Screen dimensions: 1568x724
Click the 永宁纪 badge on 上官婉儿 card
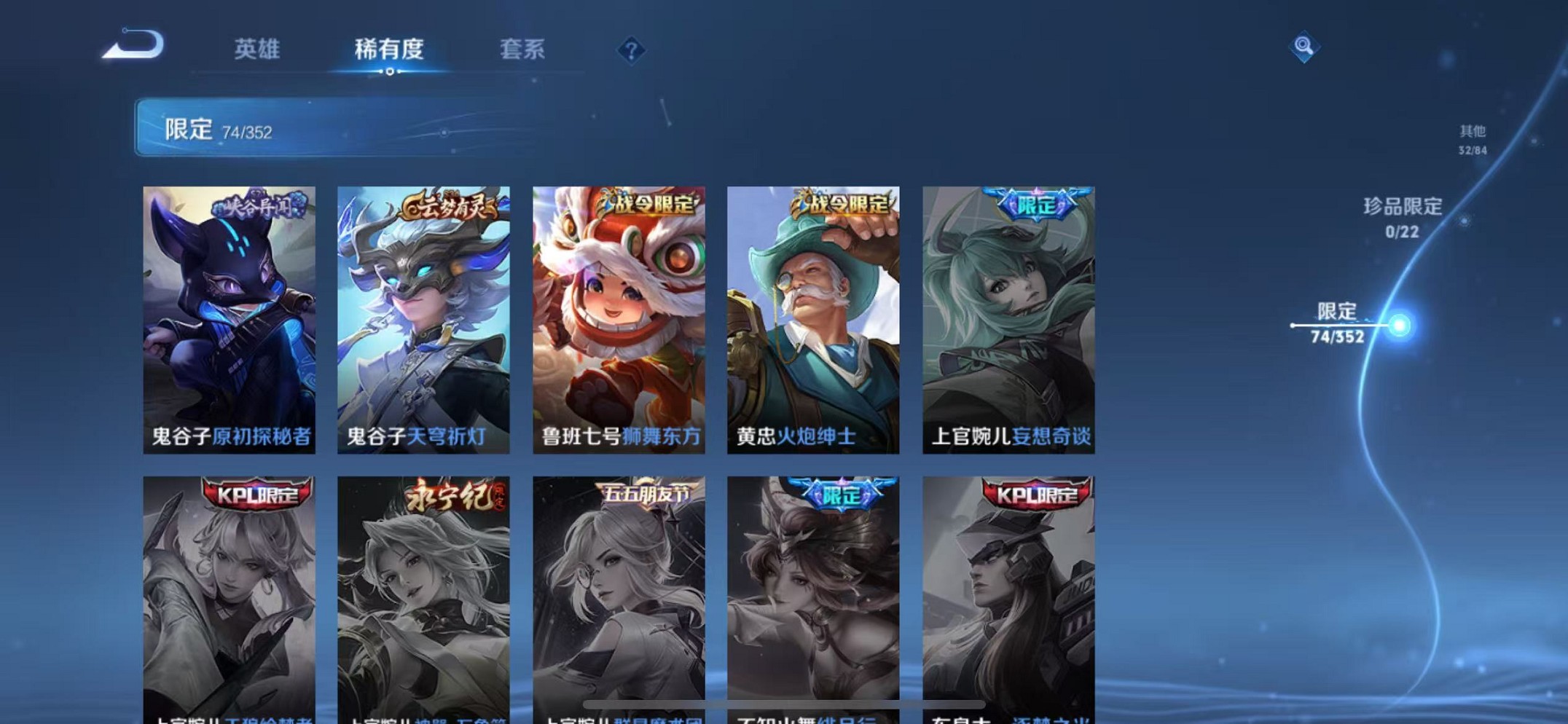click(453, 494)
